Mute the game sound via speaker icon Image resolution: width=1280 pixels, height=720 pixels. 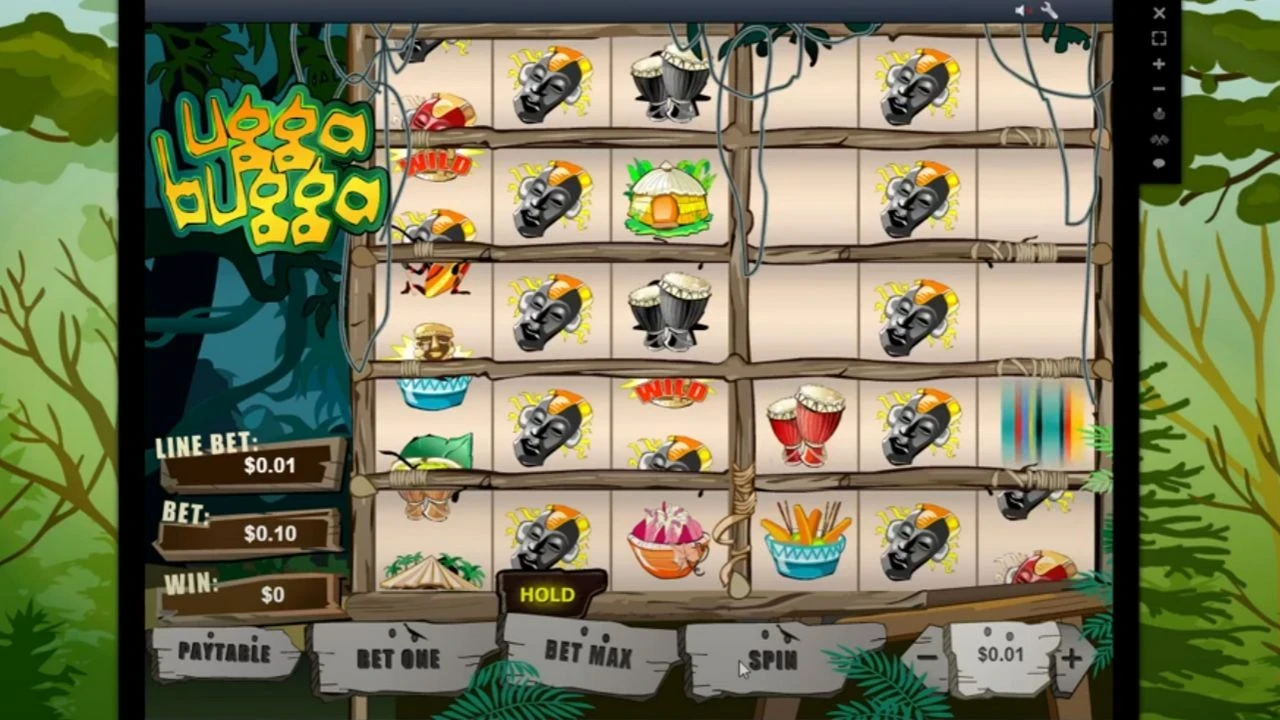[1021, 11]
